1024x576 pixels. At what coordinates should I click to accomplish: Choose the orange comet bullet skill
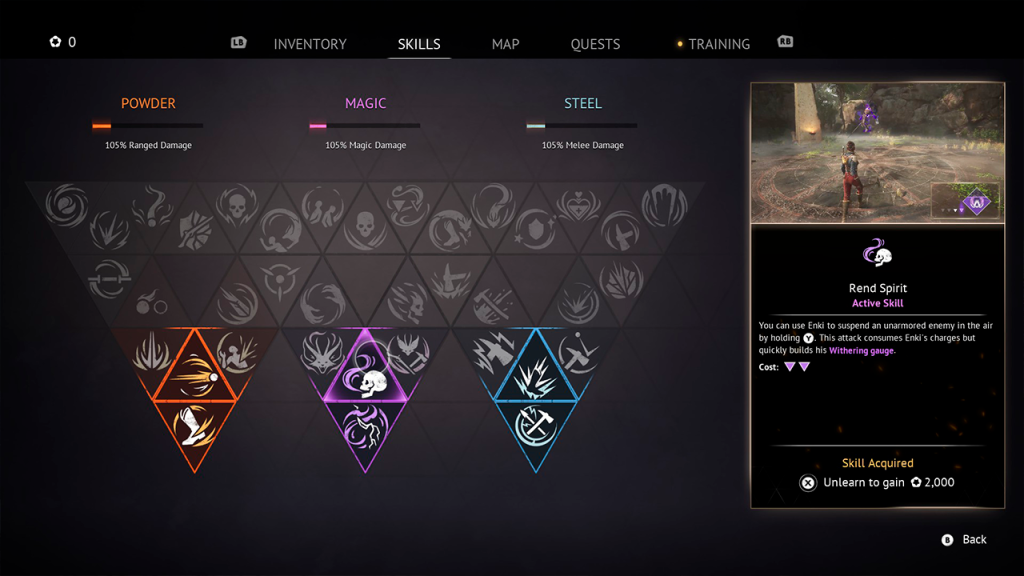194,377
